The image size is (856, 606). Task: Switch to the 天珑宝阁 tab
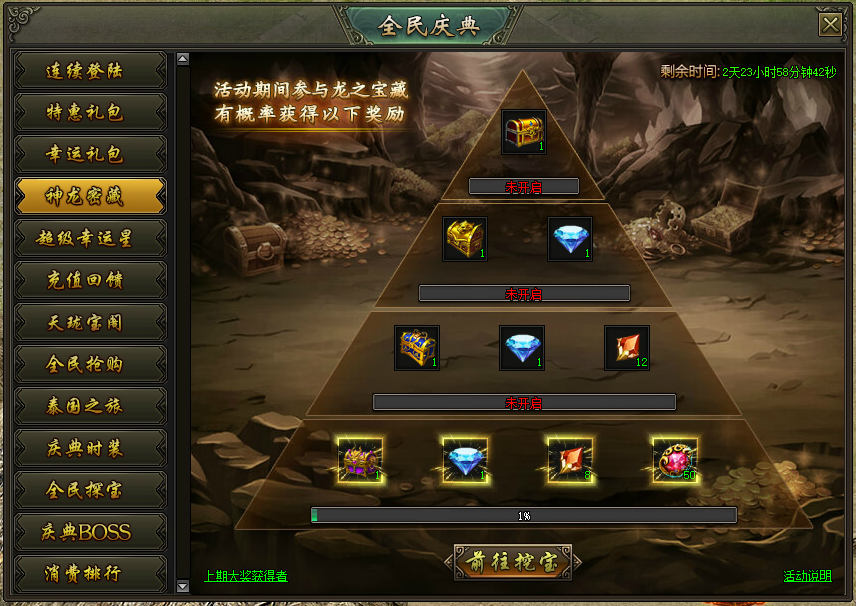[90, 322]
